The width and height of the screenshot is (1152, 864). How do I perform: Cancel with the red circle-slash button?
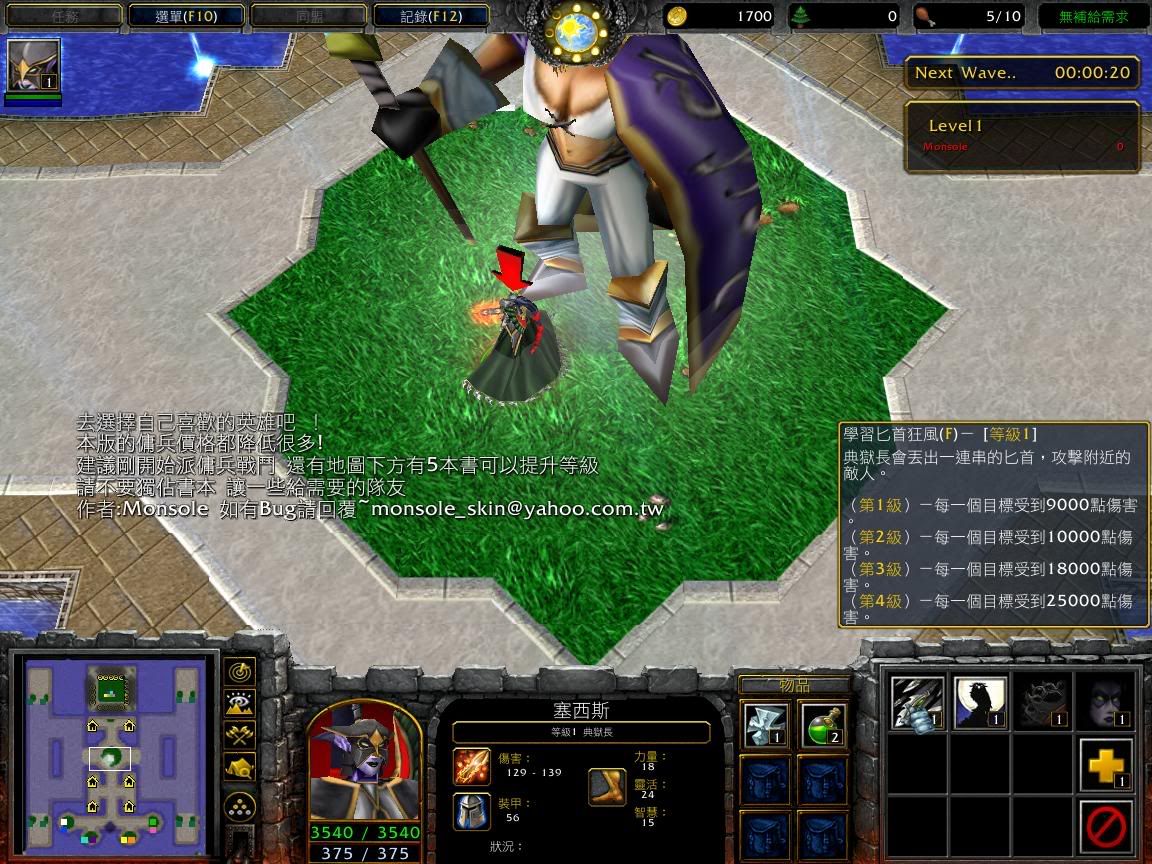(1106, 827)
